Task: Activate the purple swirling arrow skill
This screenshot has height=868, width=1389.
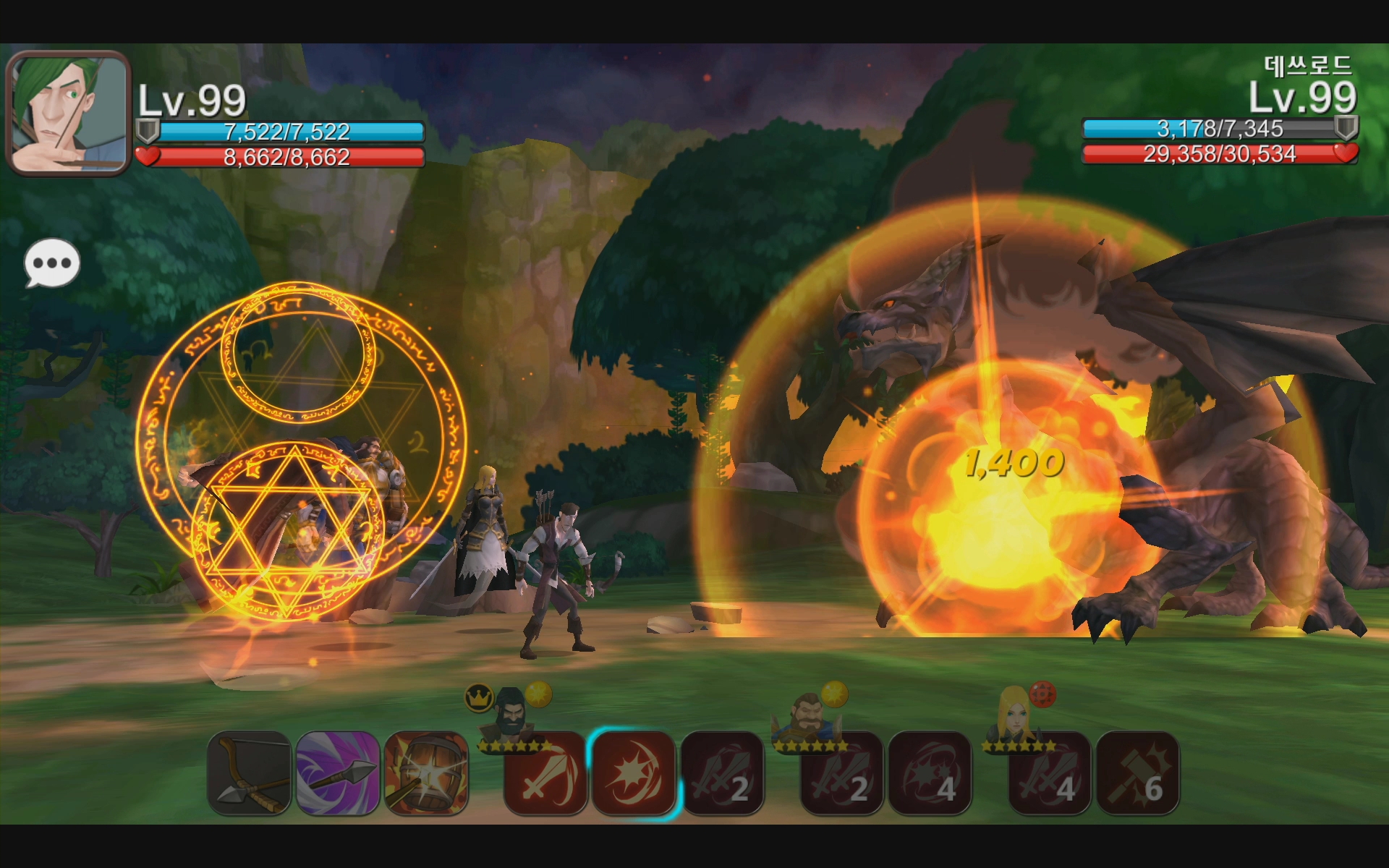Action: 338,773
